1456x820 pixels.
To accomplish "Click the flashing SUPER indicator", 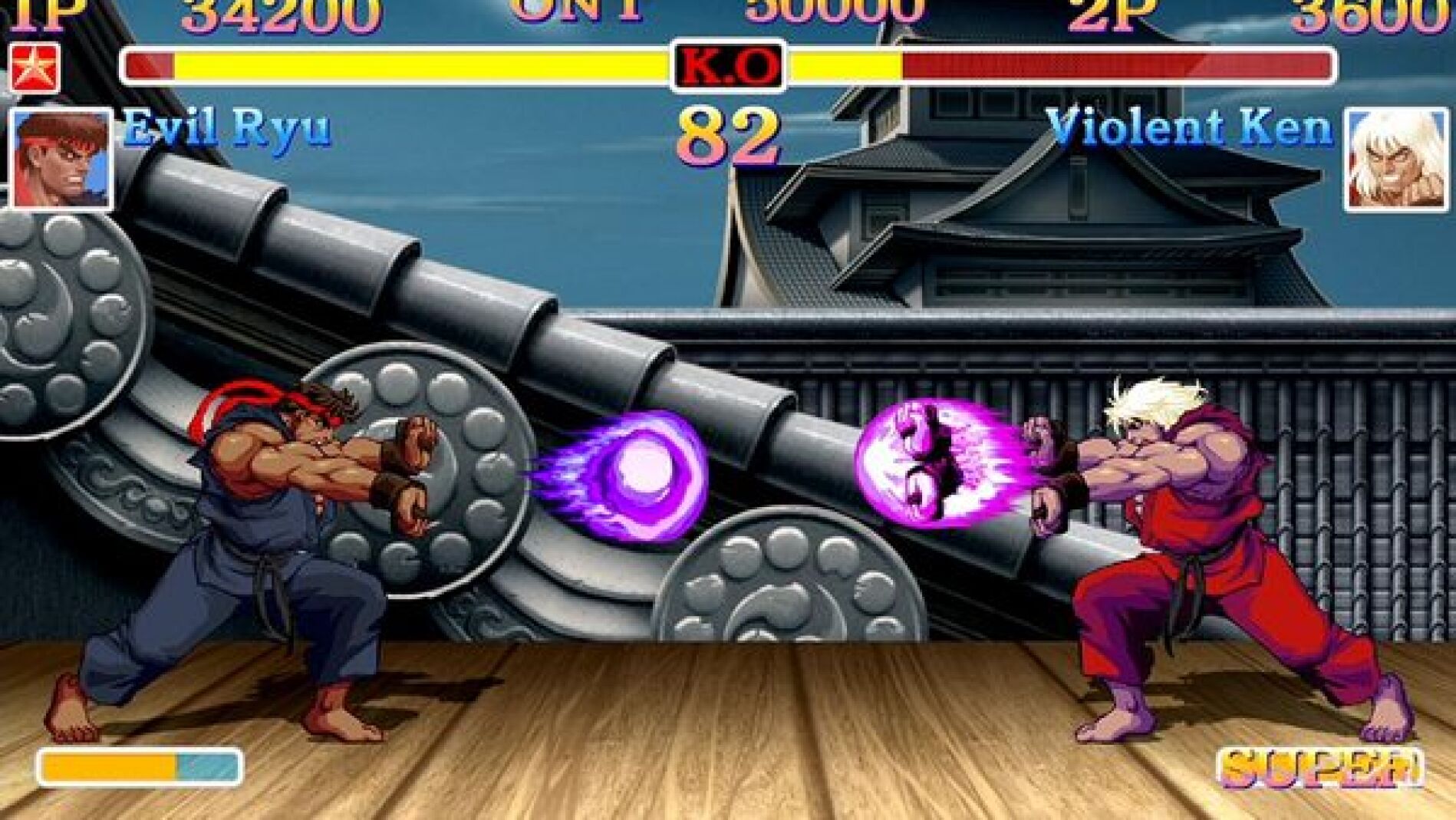I will pyautogui.click(x=1320, y=768).
